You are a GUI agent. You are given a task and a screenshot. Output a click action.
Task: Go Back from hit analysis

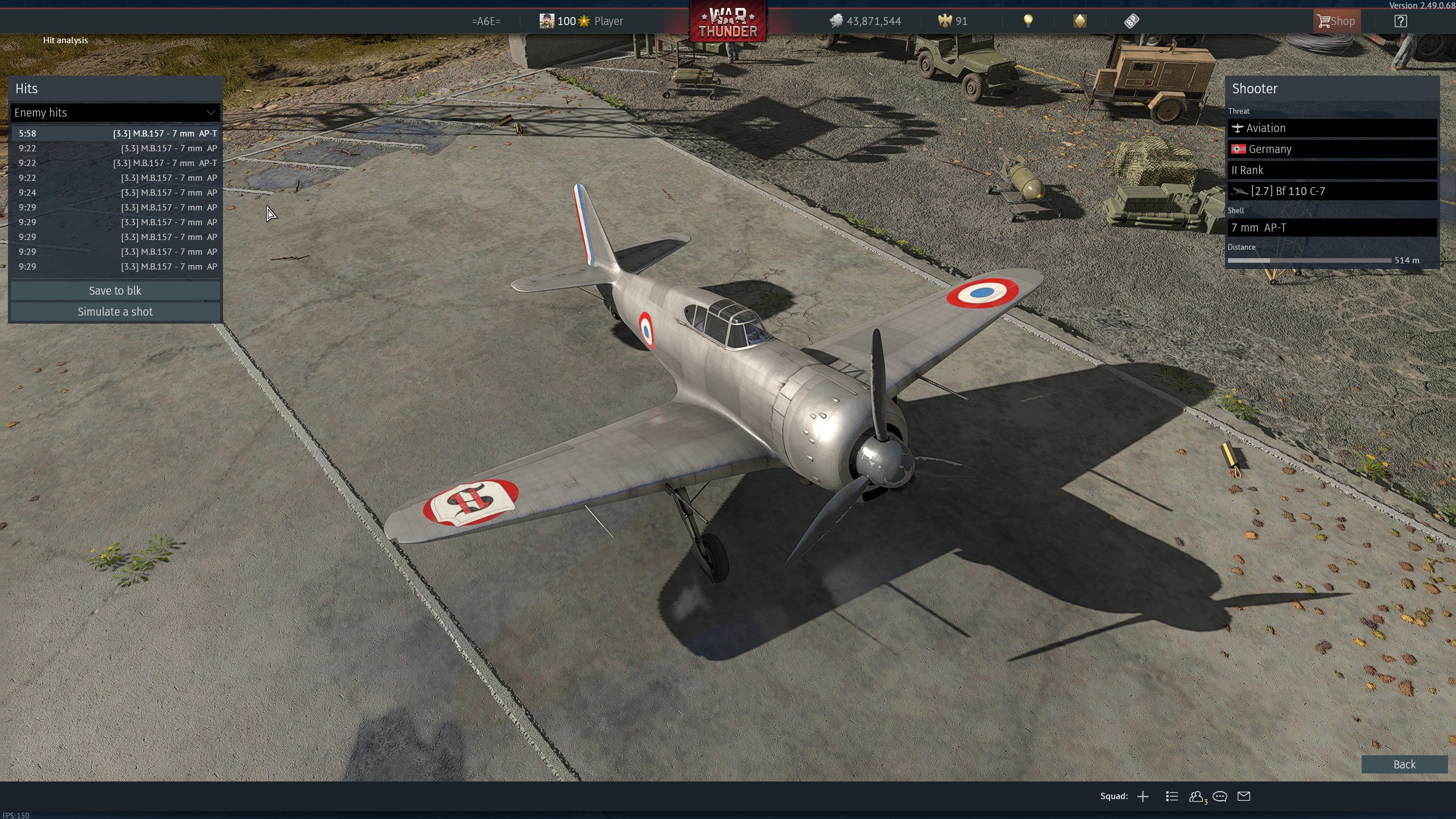click(x=1404, y=764)
